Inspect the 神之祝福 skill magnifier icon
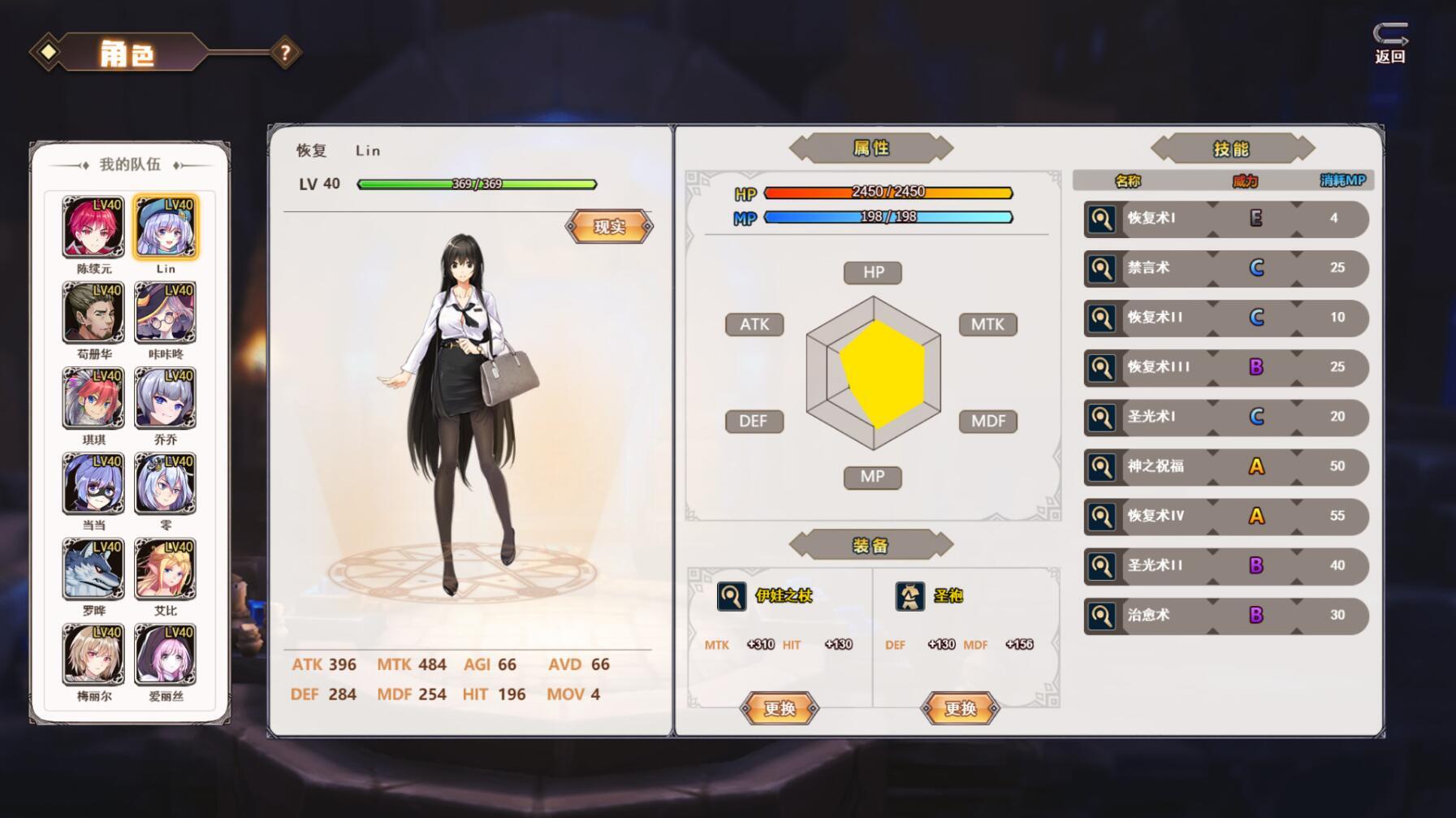This screenshot has height=818, width=1456. (1102, 466)
